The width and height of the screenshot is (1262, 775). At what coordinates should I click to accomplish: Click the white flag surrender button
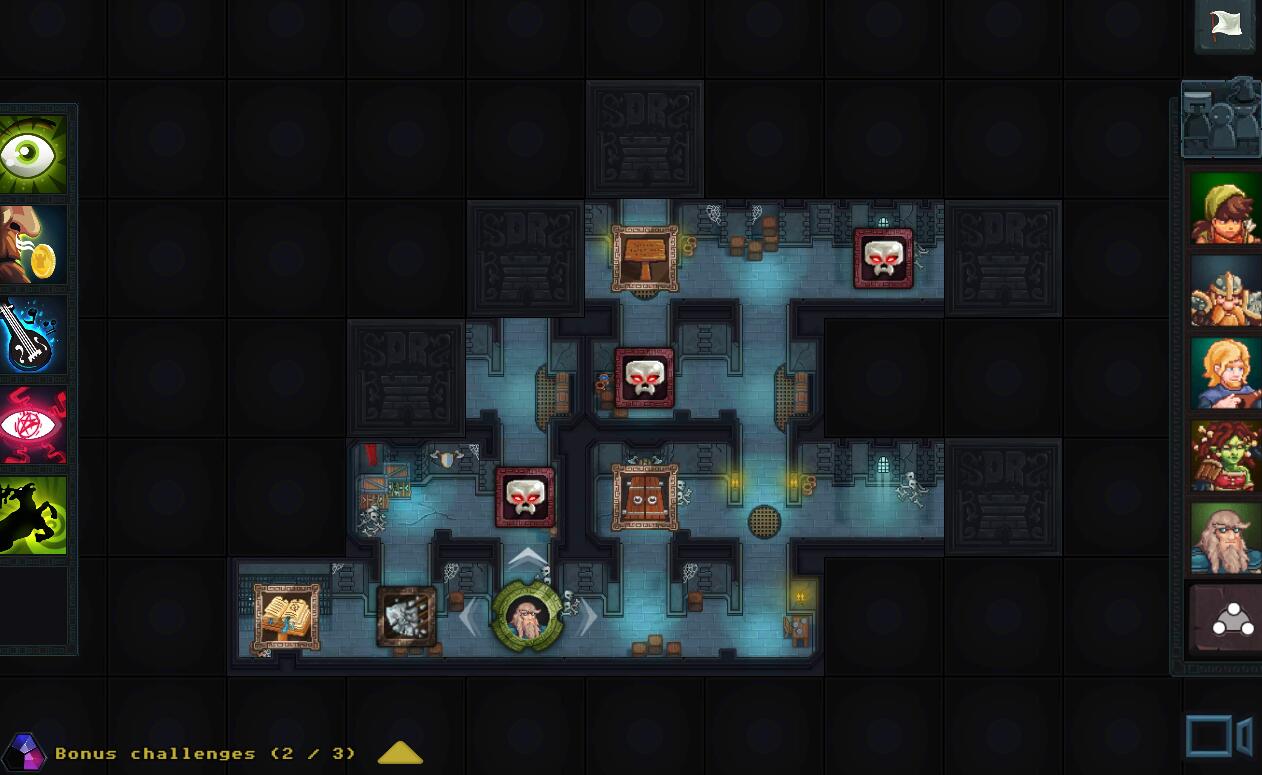tap(1226, 24)
